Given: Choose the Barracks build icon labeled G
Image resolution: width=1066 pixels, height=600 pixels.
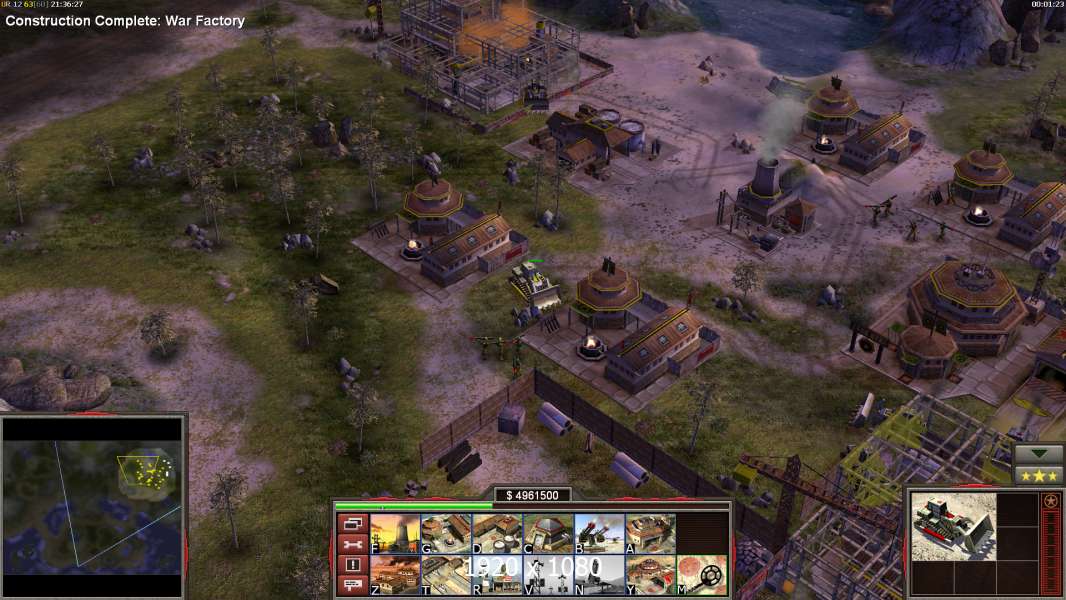Looking at the screenshot, I should click(x=446, y=534).
